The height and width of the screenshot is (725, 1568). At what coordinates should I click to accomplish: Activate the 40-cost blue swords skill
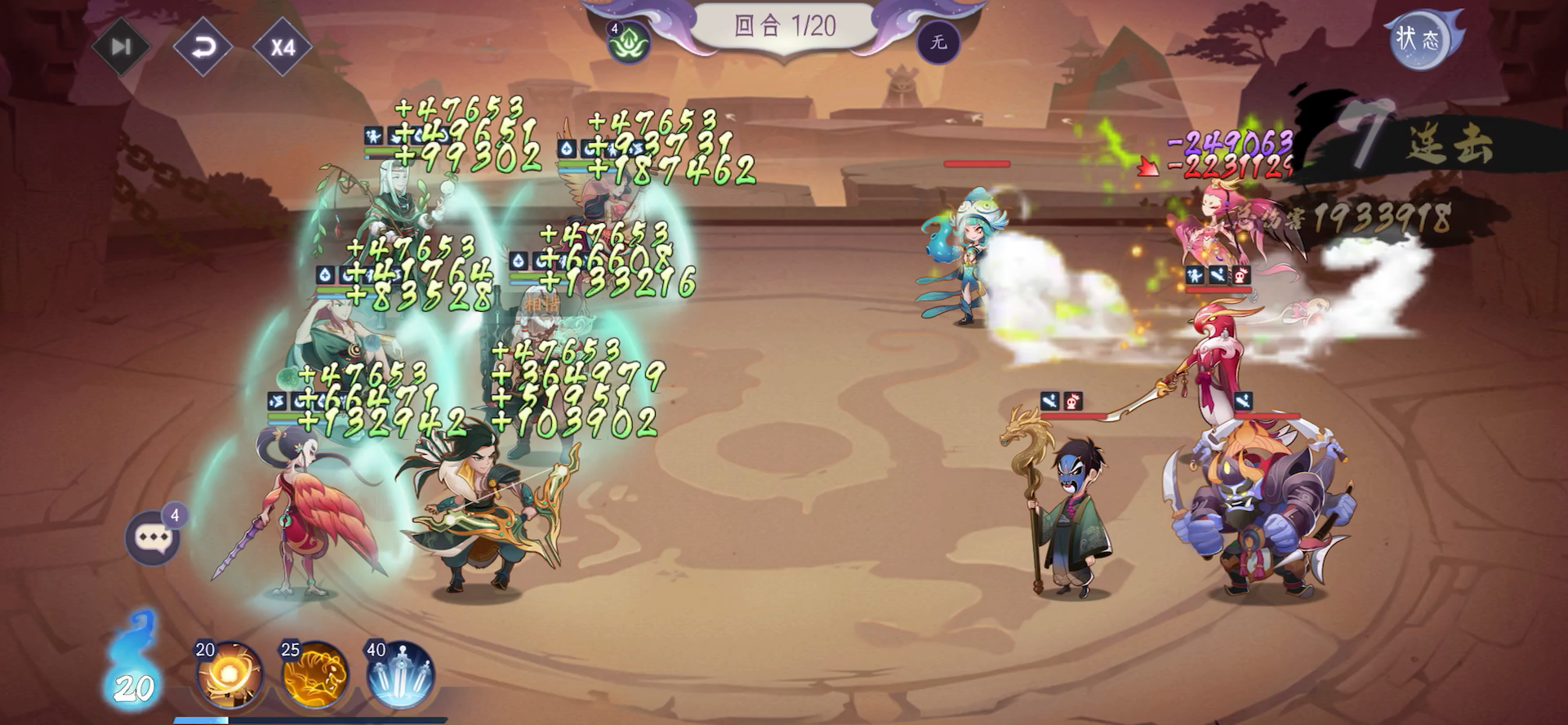(401, 676)
